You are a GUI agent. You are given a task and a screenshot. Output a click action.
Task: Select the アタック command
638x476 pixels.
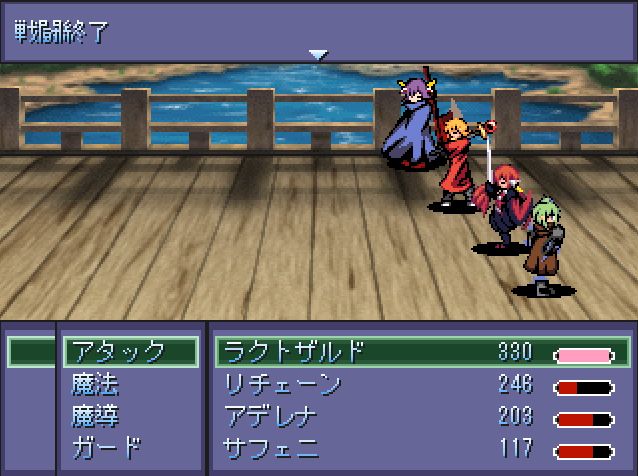coord(128,352)
